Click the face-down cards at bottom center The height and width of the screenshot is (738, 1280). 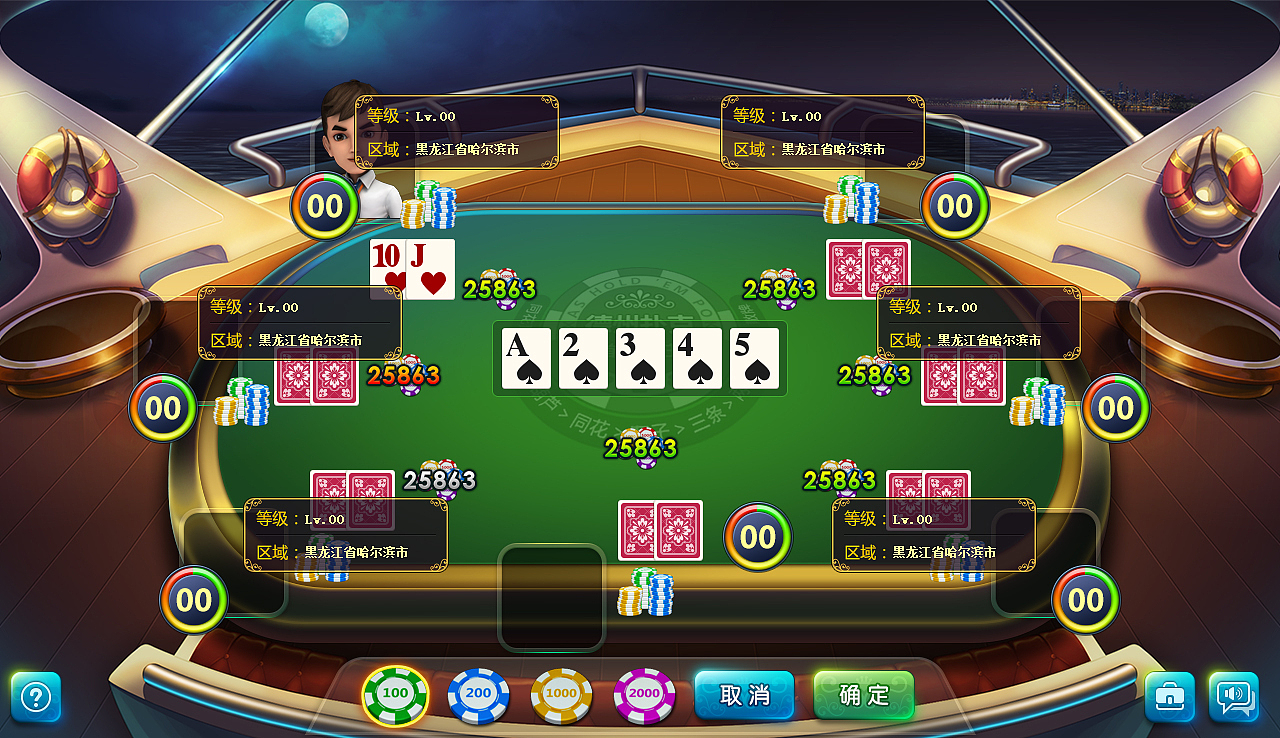[x=659, y=530]
